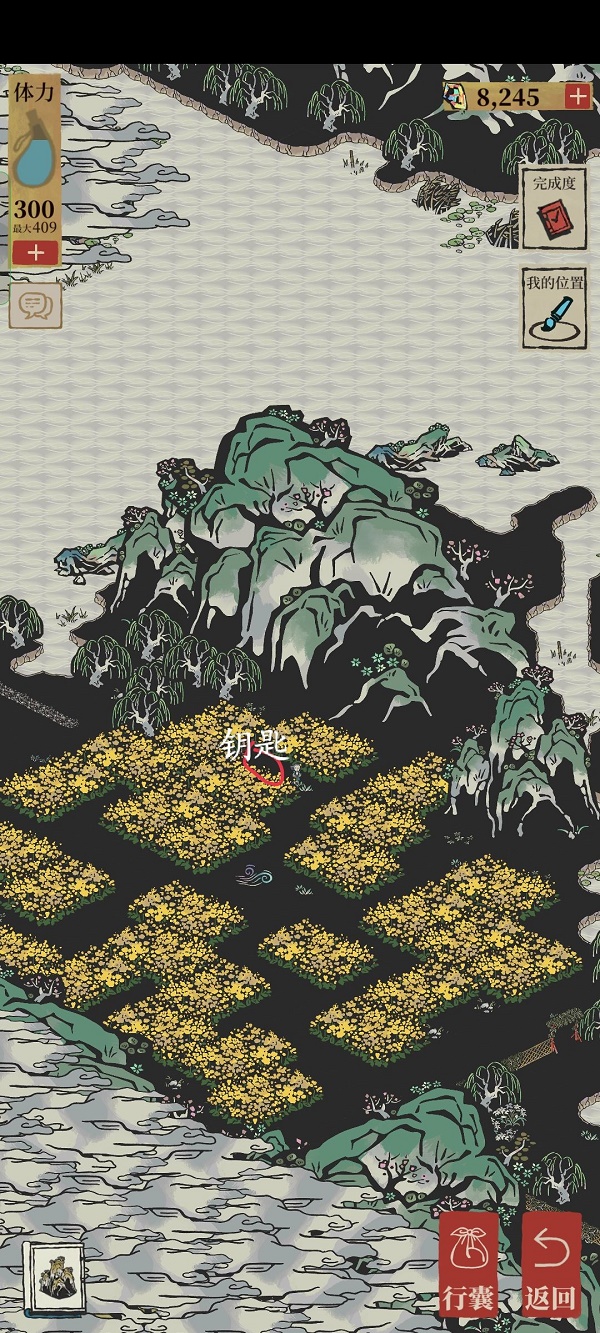Add stamina with the red plus button

(x=36, y=252)
